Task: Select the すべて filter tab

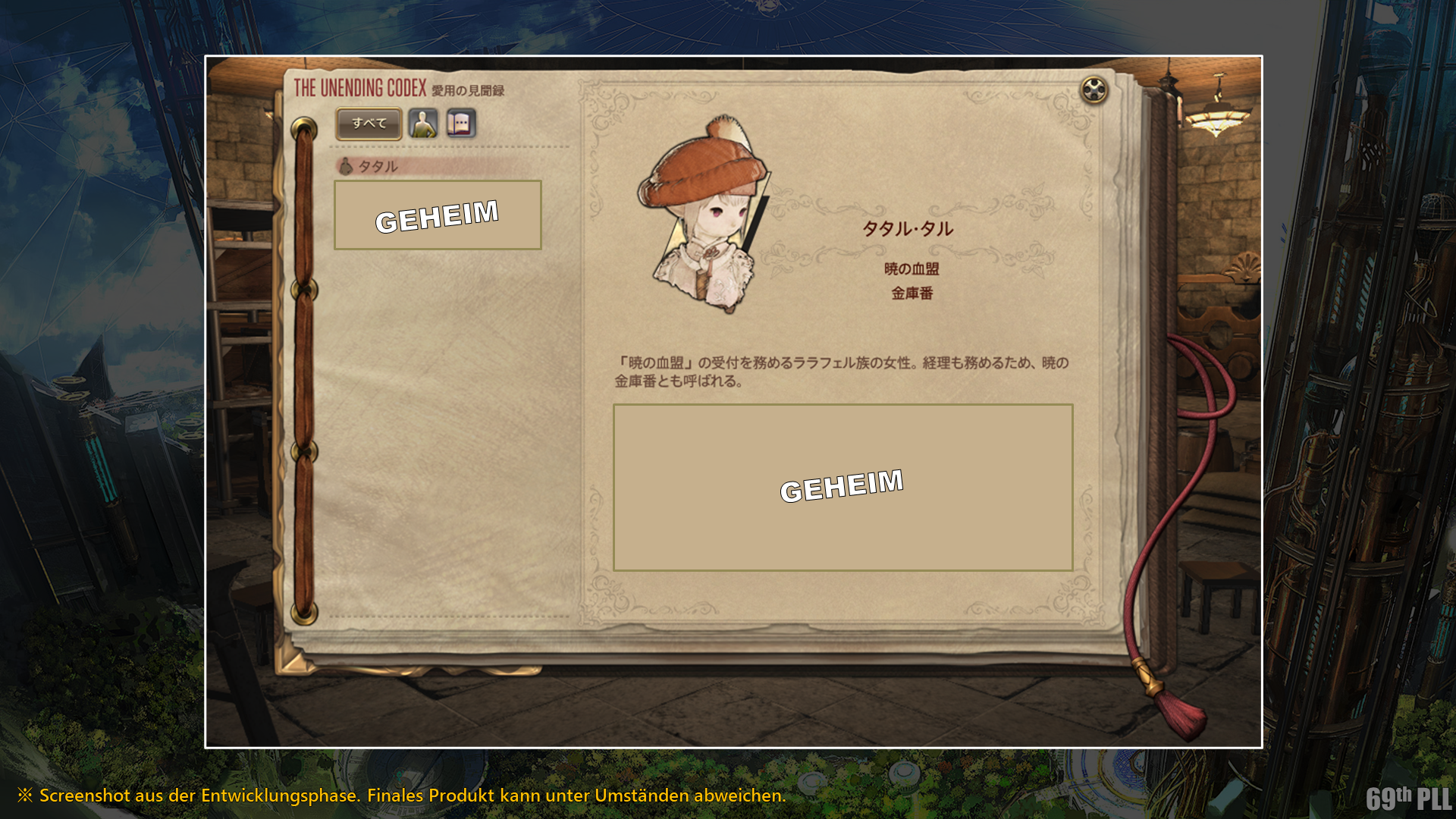Action: point(369,124)
